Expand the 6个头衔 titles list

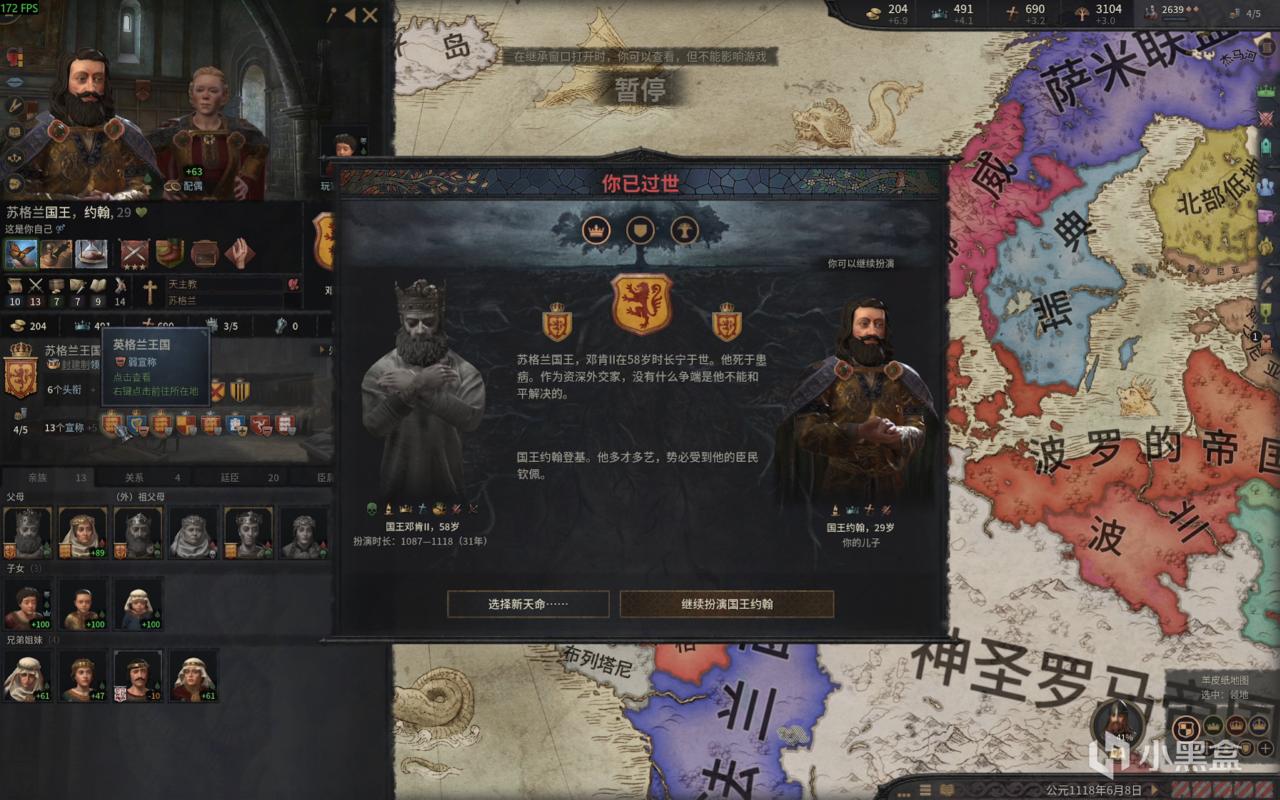tap(65, 389)
